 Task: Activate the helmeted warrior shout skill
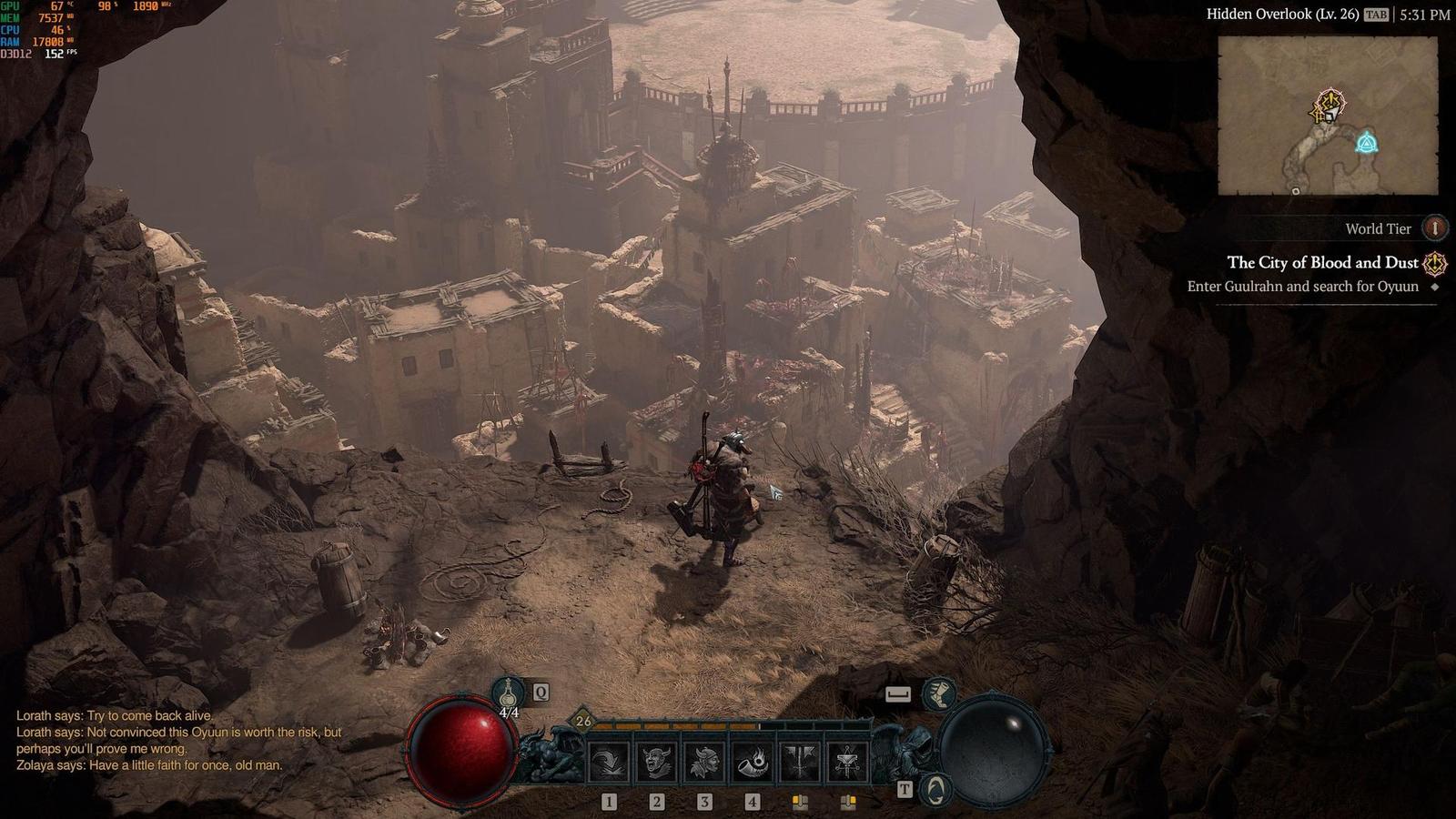[x=704, y=762]
